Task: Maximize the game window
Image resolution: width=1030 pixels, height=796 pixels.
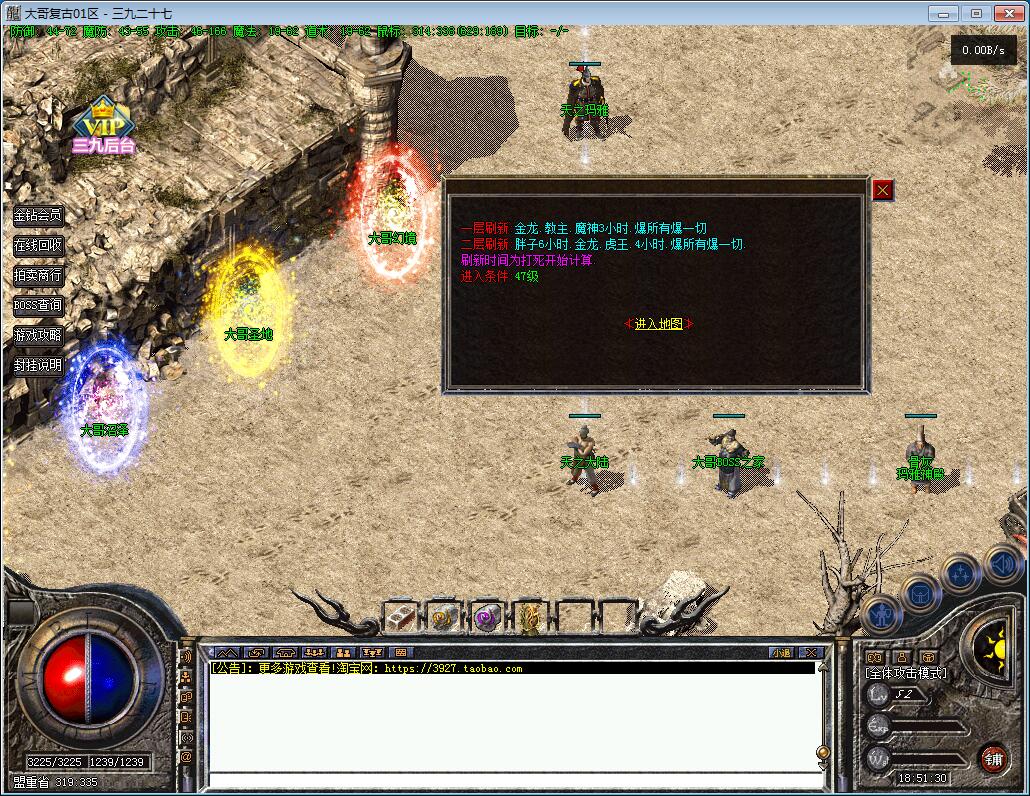Action: tap(977, 13)
